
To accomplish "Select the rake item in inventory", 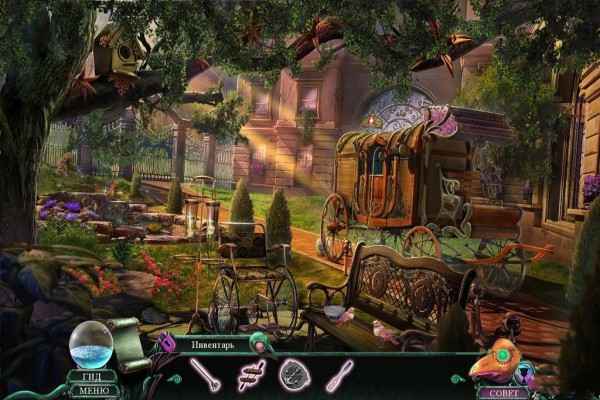I will [x=206, y=376].
